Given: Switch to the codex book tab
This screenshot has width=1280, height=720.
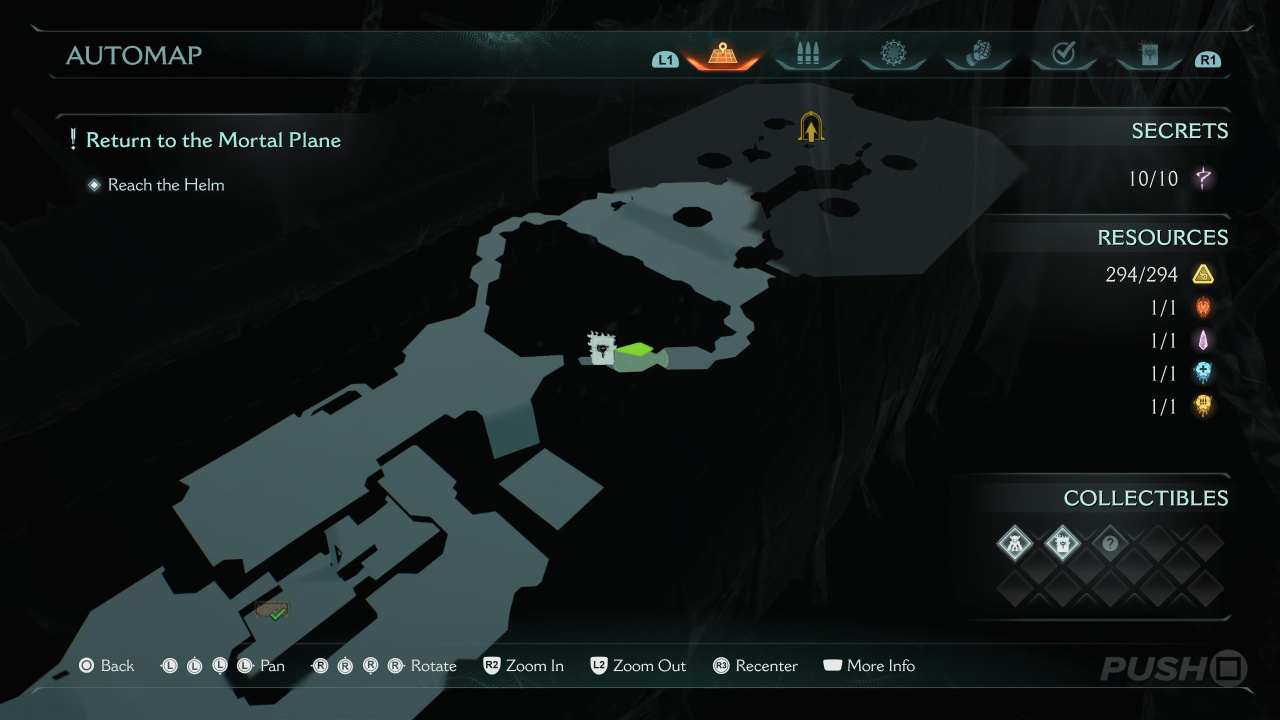Looking at the screenshot, I should (1149, 55).
